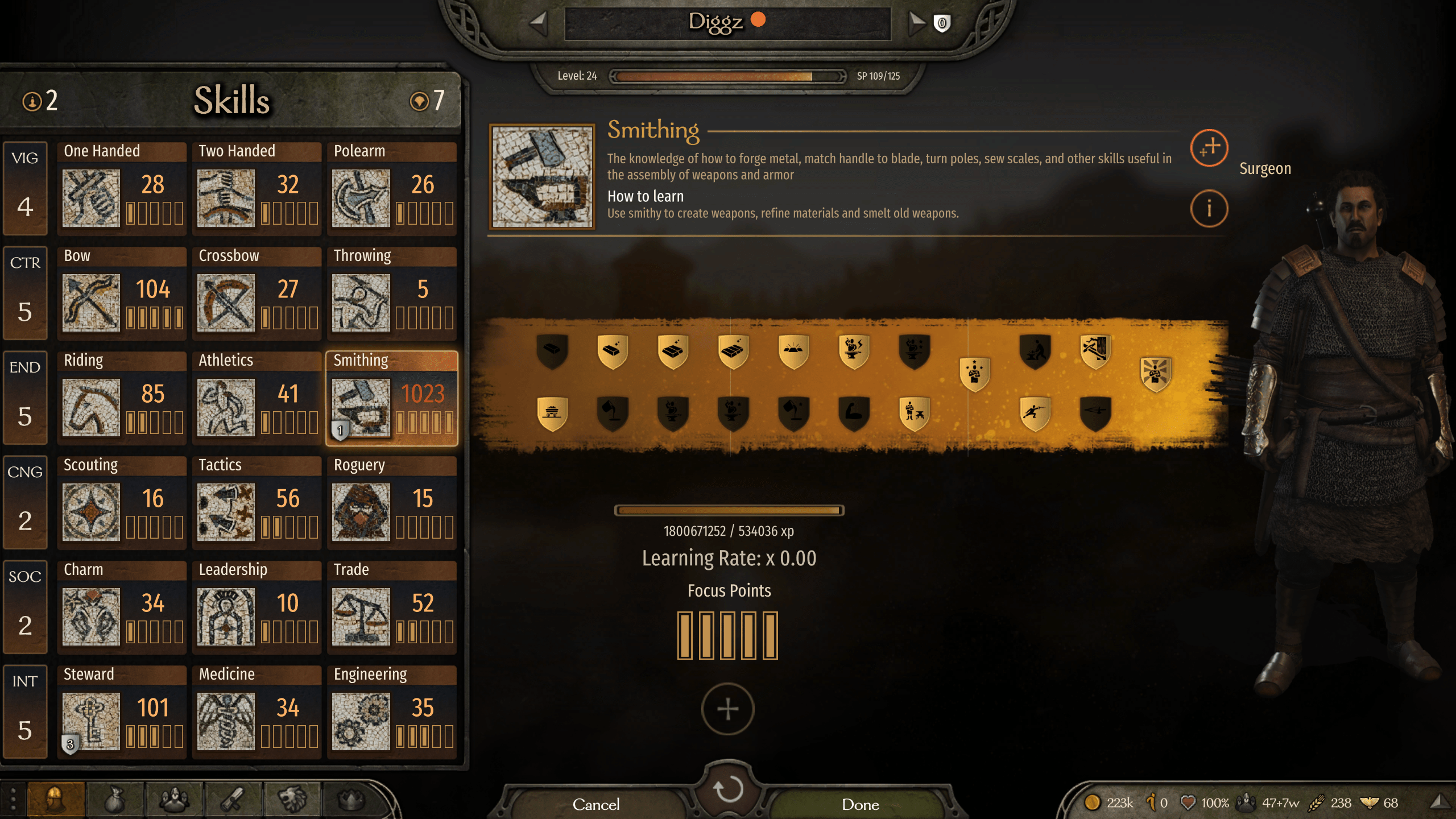Add a Focus Point with the plus button
1456x819 pixels.
(x=728, y=709)
